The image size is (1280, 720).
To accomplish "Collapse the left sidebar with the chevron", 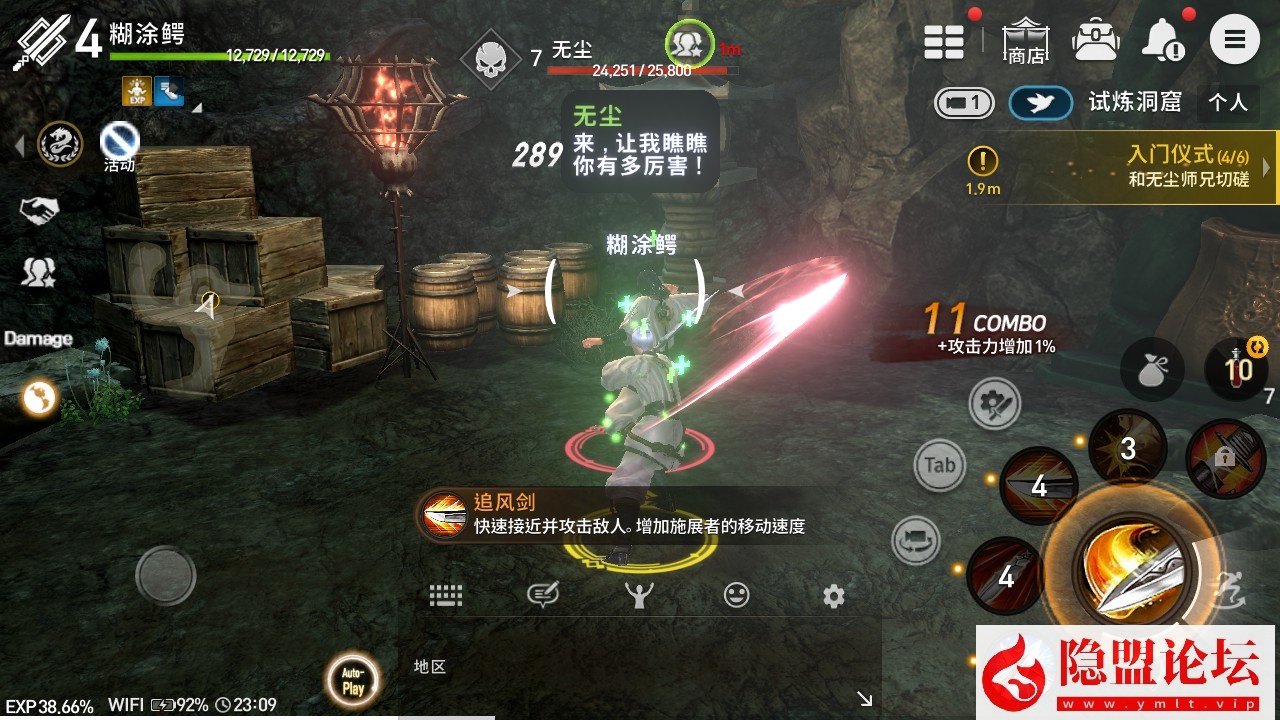I will coord(17,145).
